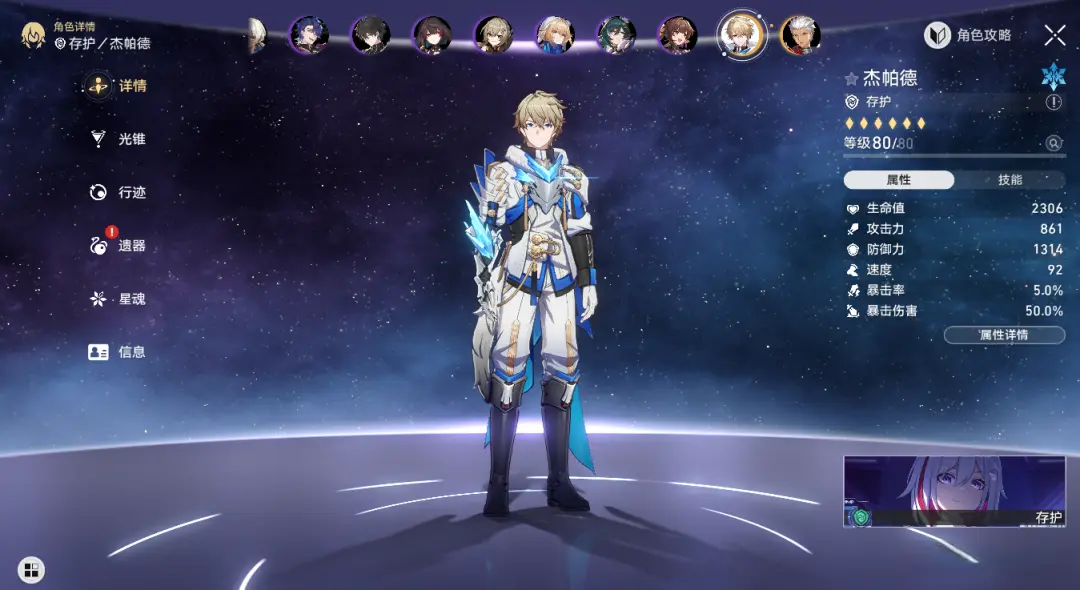The height and width of the screenshot is (590, 1080).
Task: Choose the blue-haired character portrait
Action: coord(308,35)
